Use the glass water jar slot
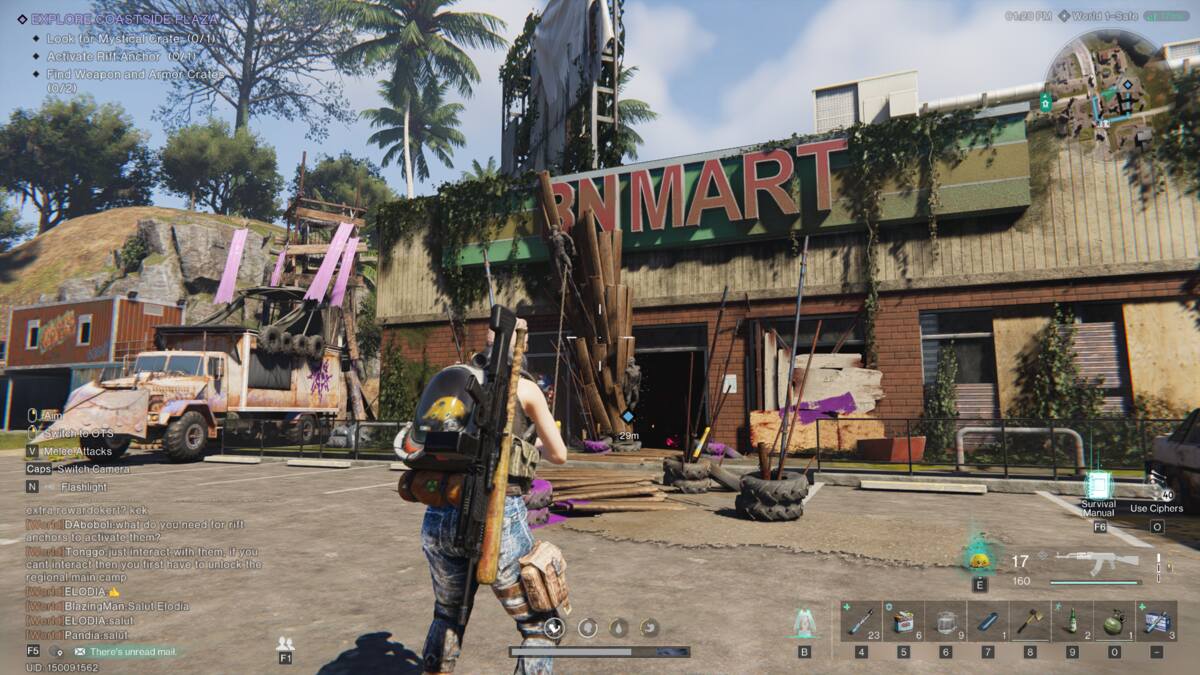 pos(945,621)
